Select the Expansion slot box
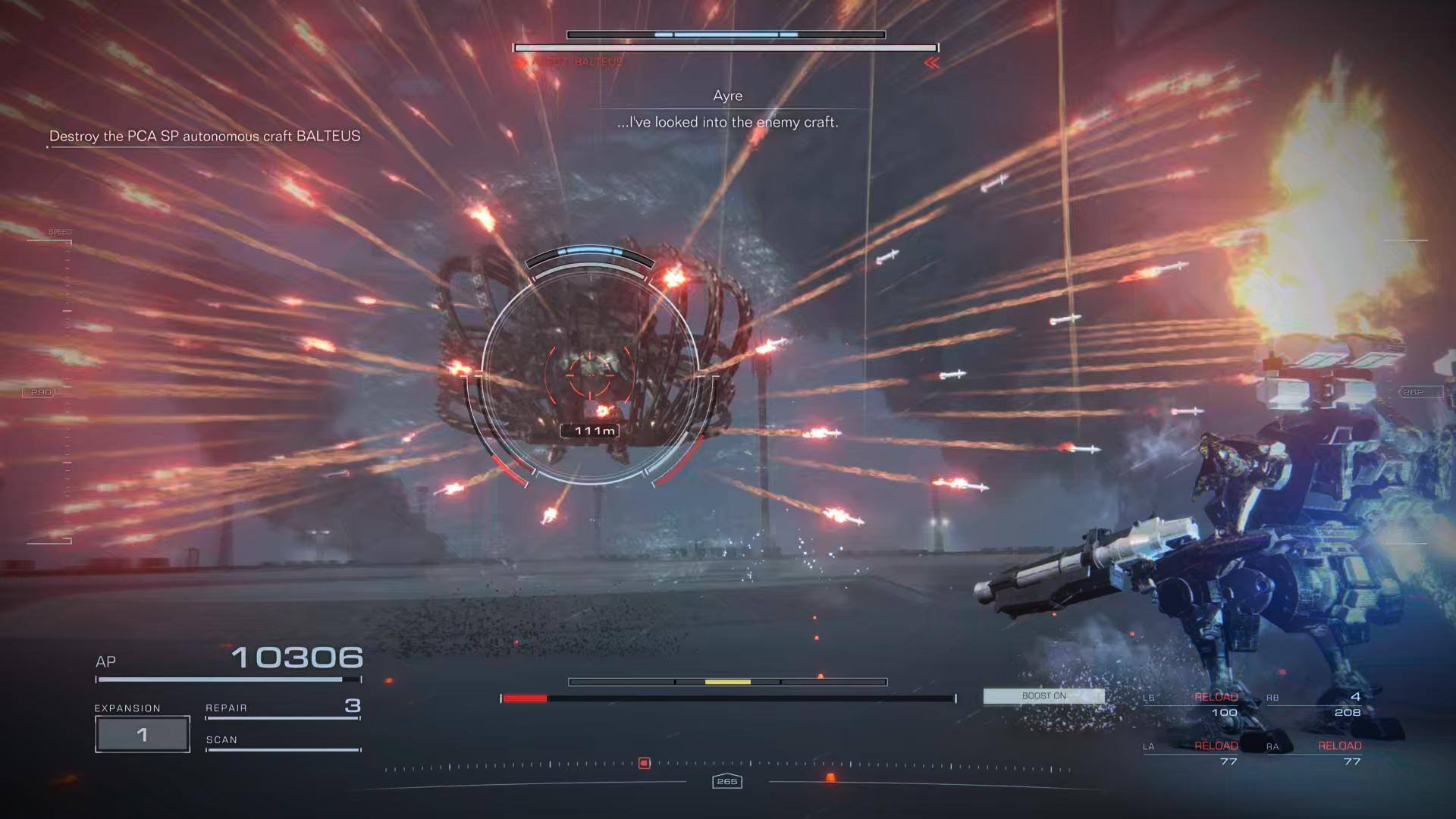 pyautogui.click(x=142, y=733)
